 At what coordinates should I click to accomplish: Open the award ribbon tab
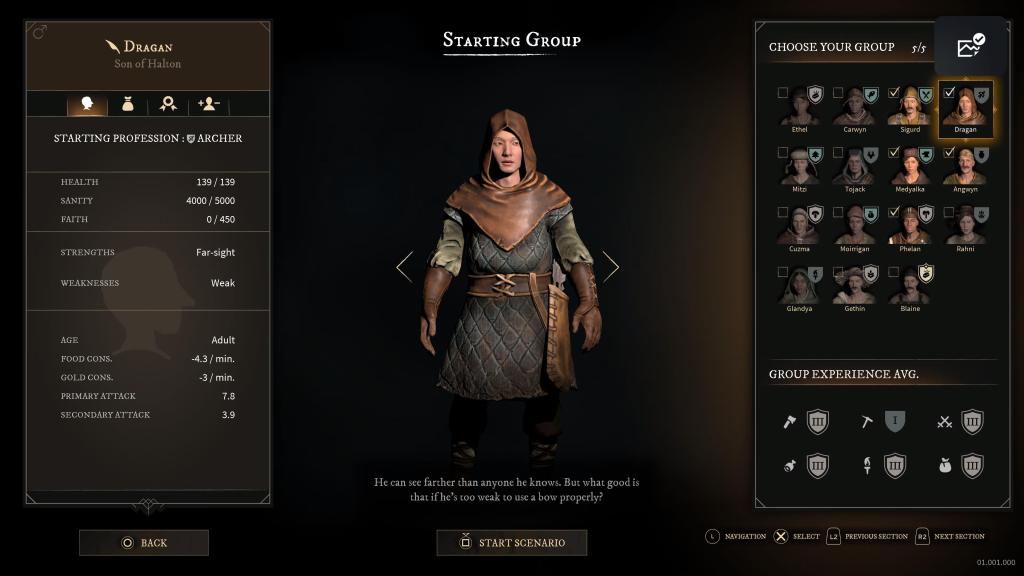168,104
